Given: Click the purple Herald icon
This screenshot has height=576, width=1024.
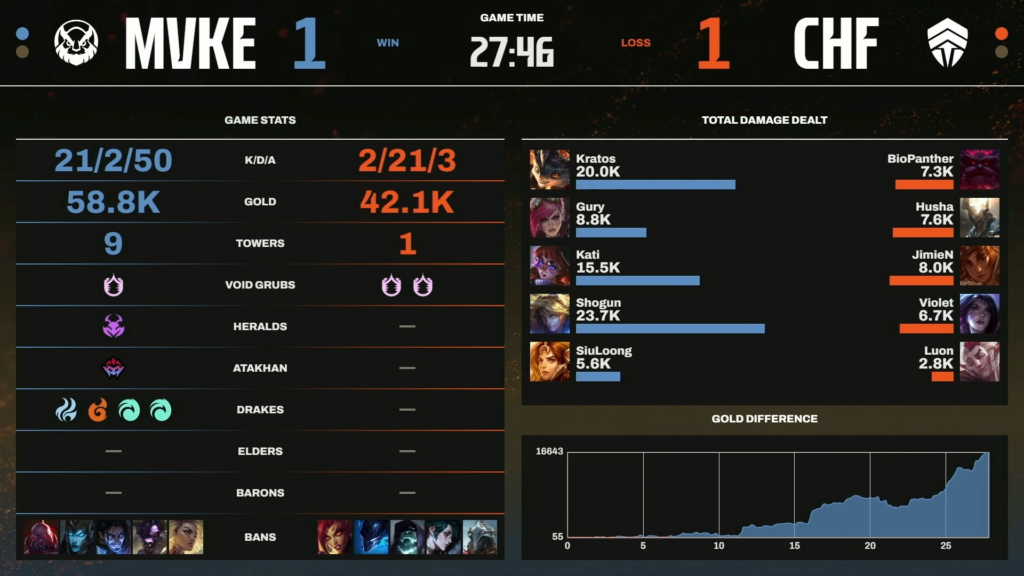Looking at the screenshot, I should pos(113,326).
